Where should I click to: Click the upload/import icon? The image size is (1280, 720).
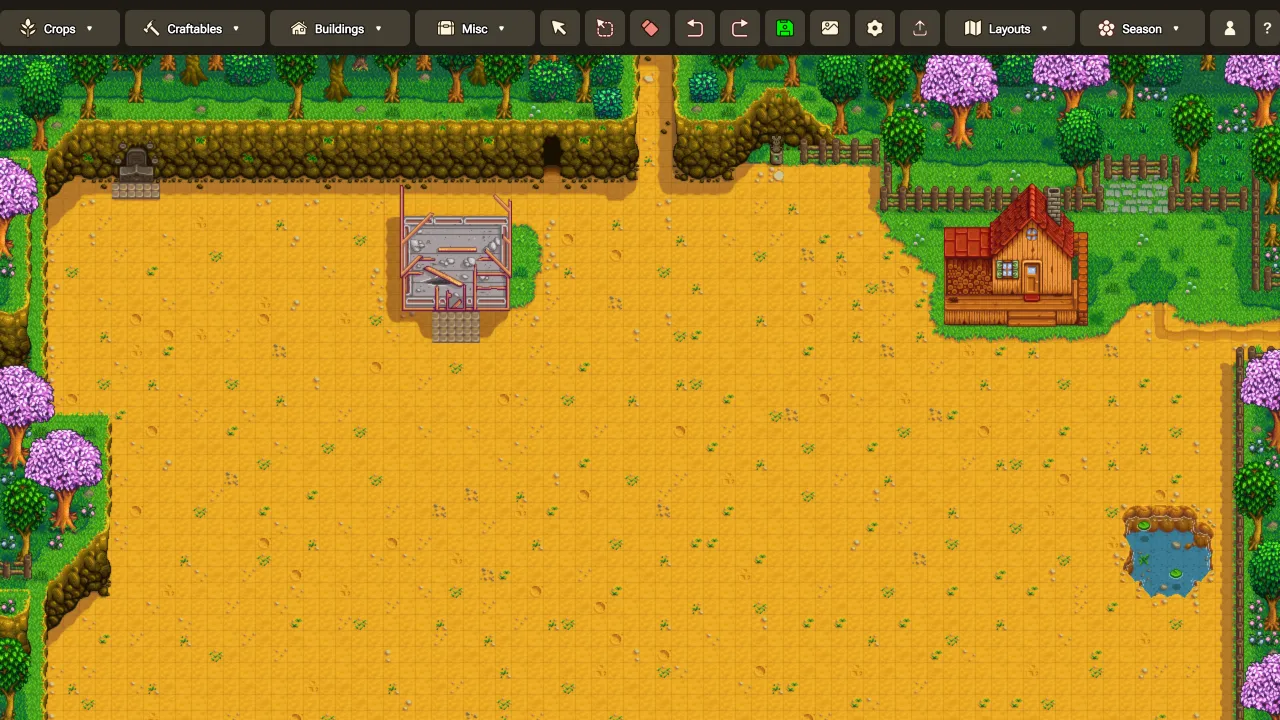919,28
